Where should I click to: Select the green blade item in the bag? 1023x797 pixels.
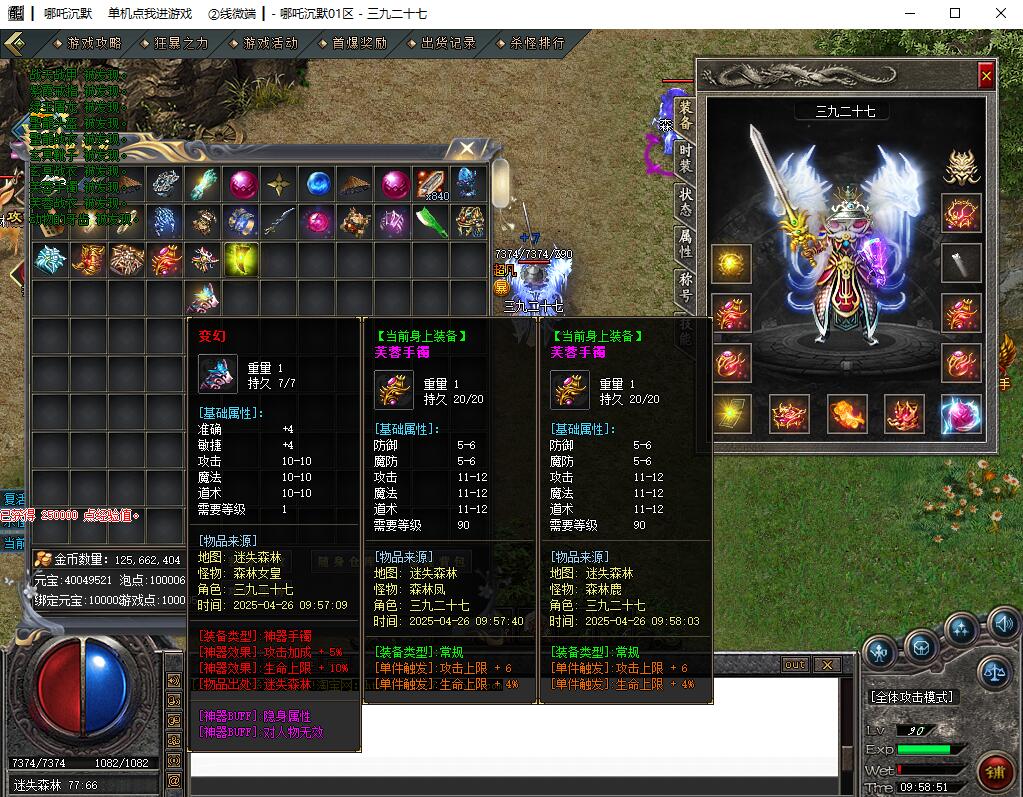pyautogui.click(x=432, y=222)
